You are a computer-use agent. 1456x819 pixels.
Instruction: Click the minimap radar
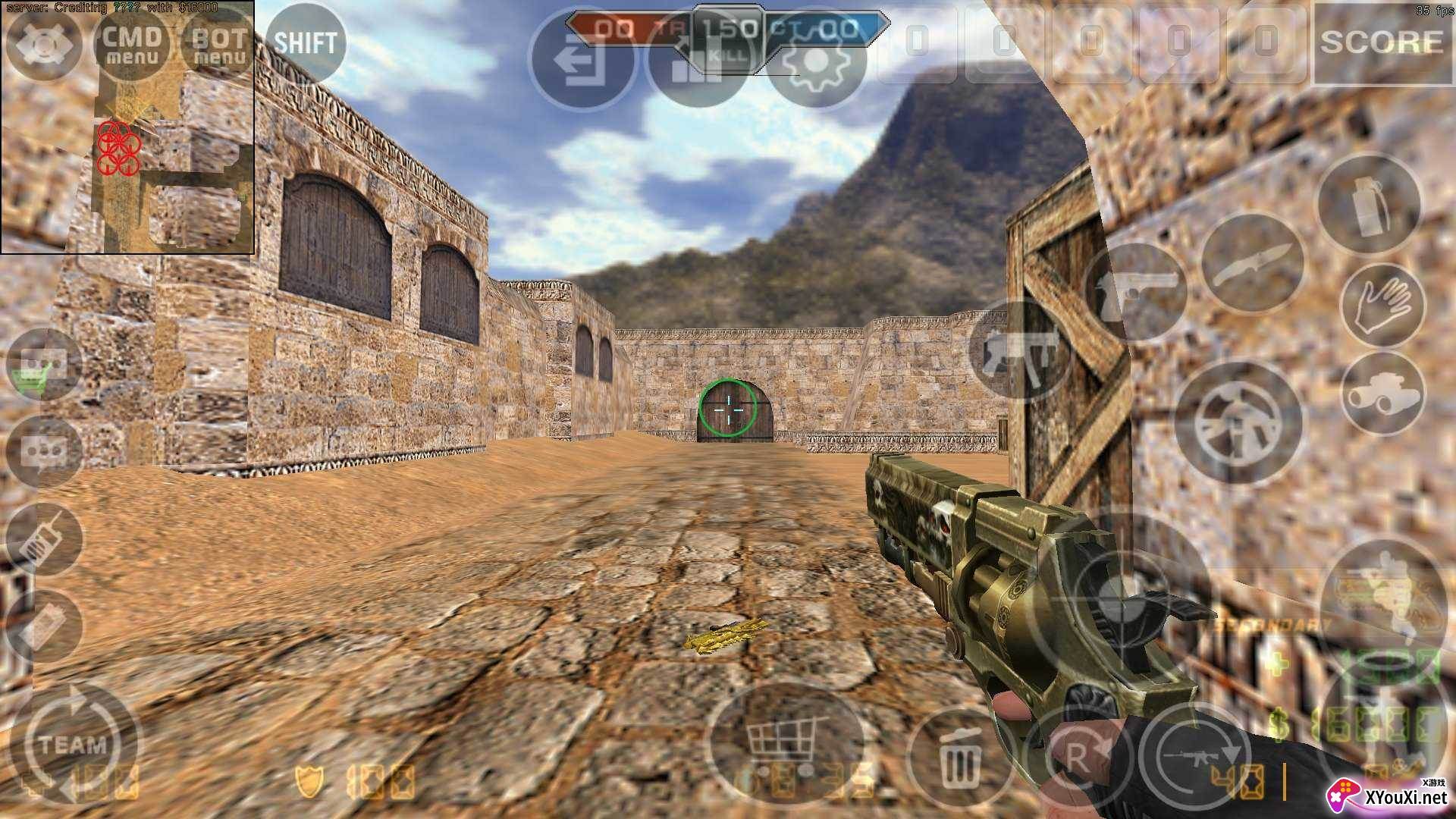tap(127, 127)
